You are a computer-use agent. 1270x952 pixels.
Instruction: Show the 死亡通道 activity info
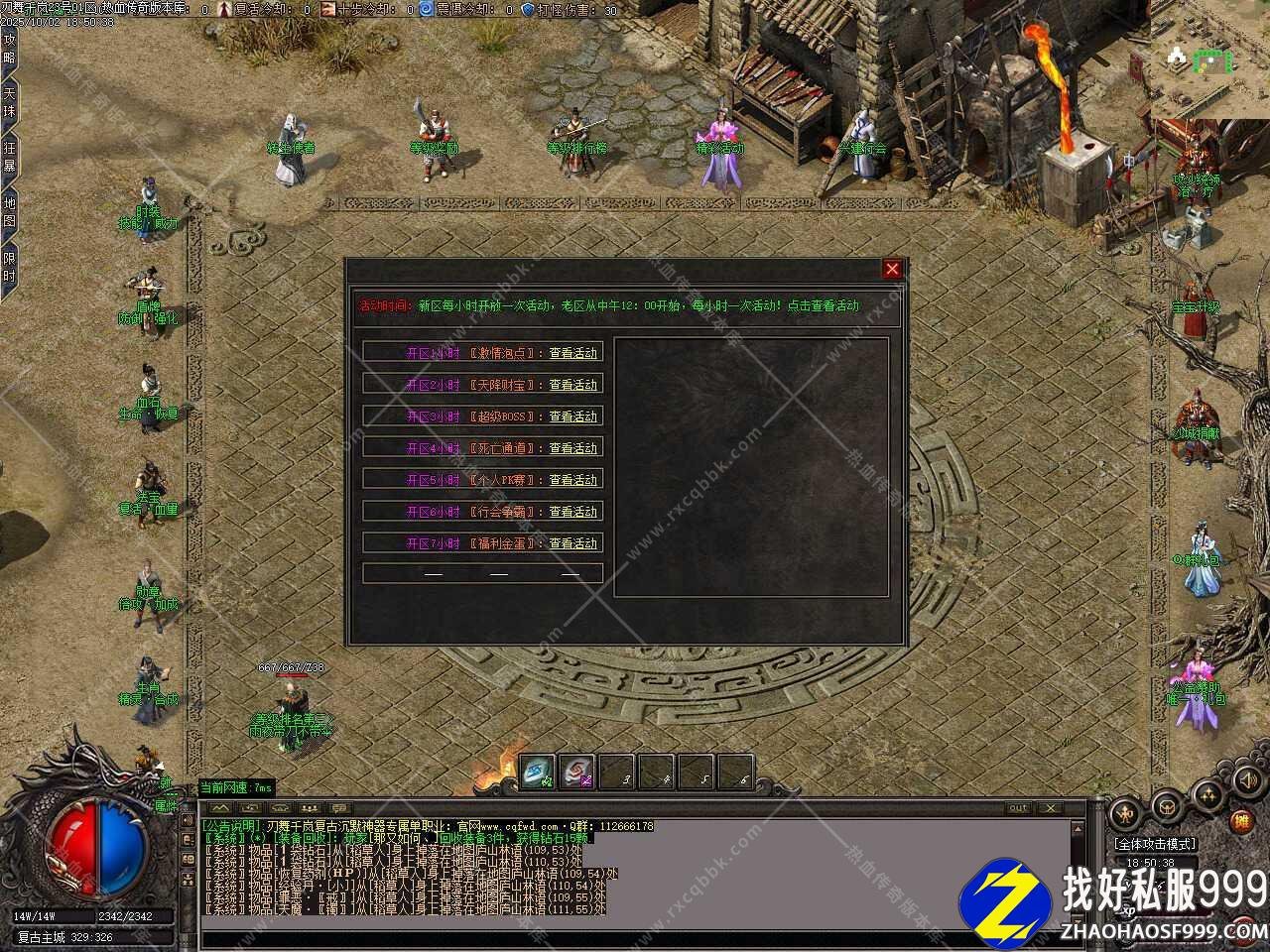(x=573, y=448)
